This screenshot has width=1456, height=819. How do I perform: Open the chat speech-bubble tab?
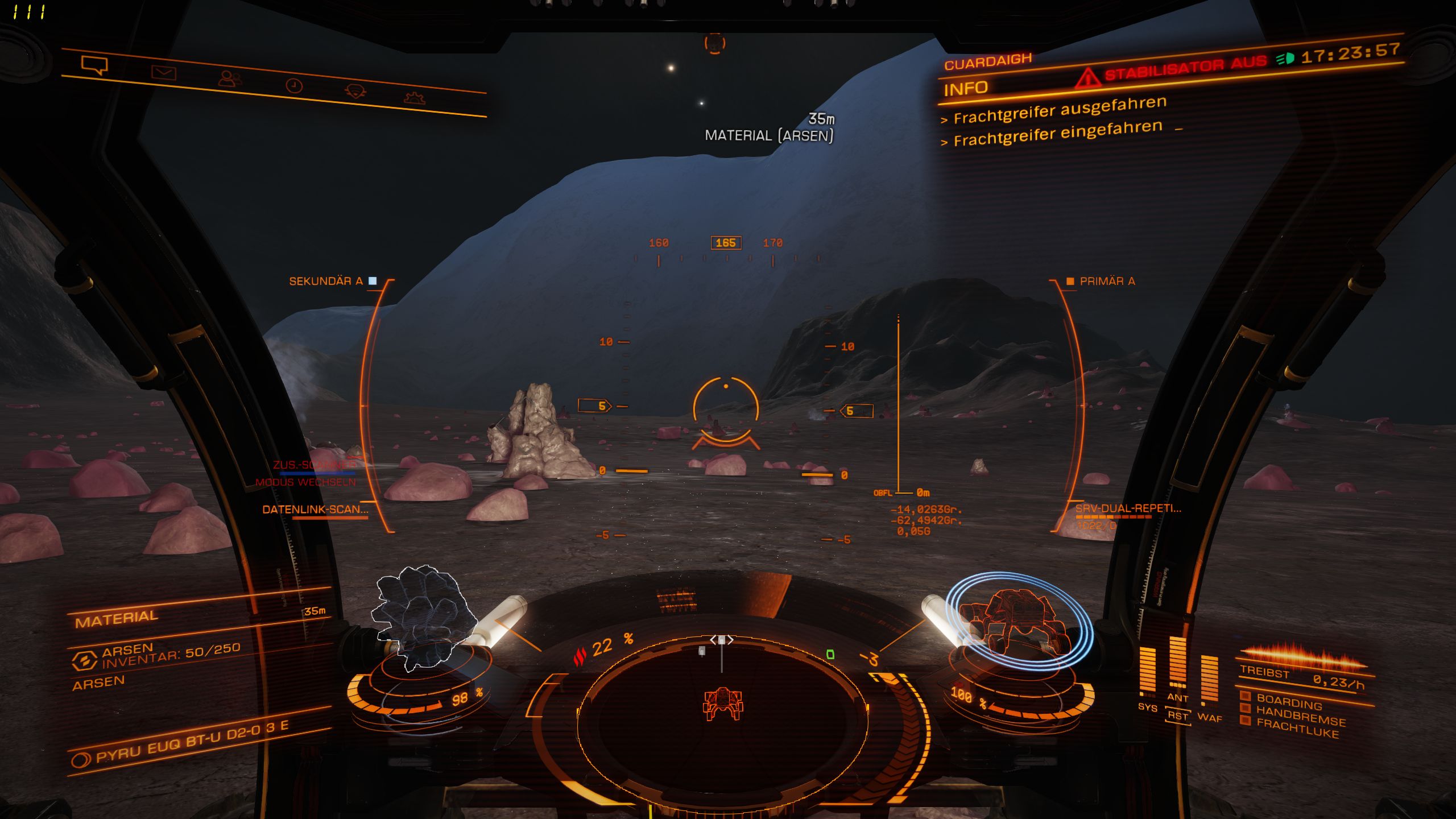coord(94,65)
